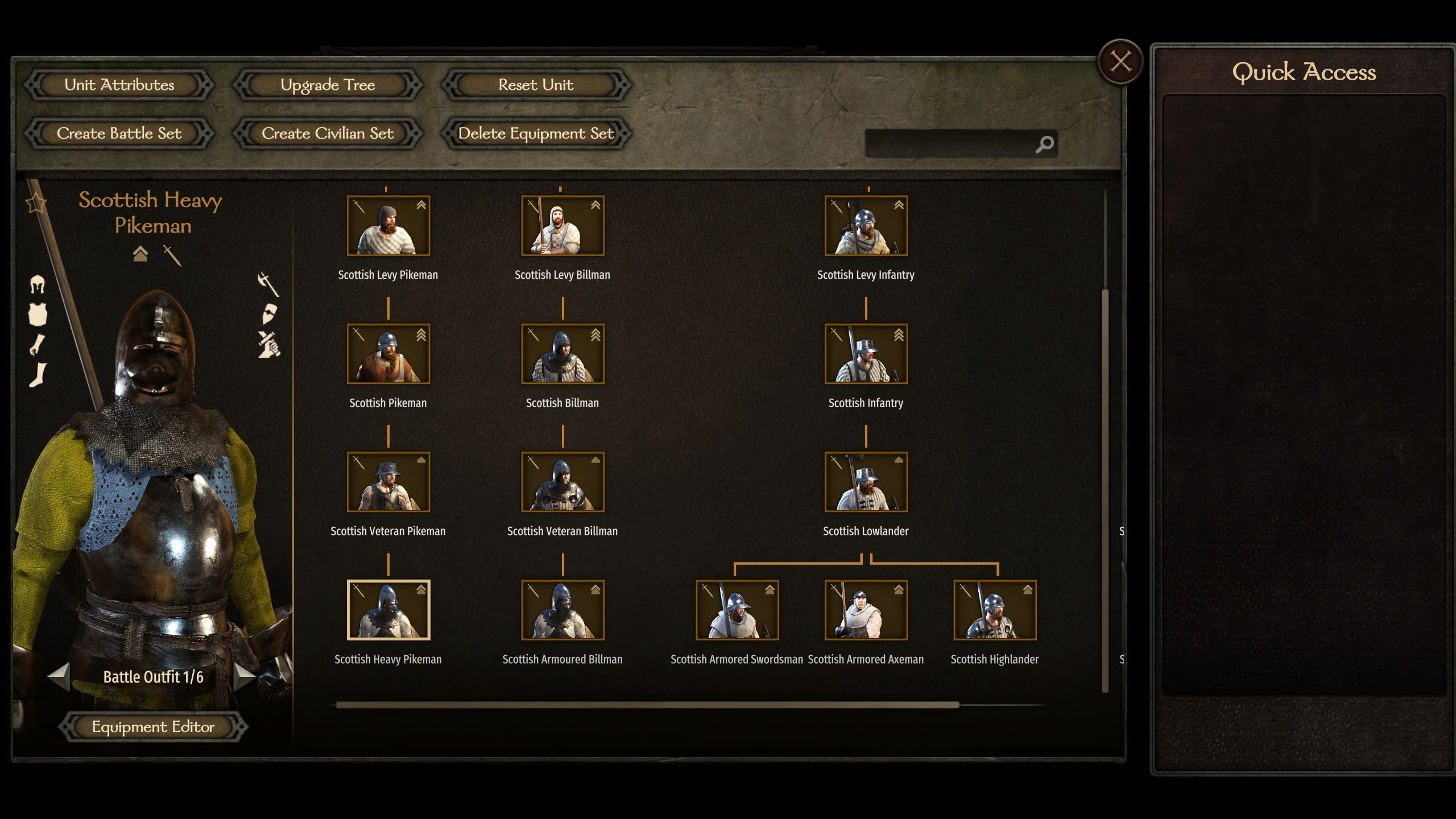The width and height of the screenshot is (1456, 819).
Task: Select the Scottish Veteran Pikeman portrait
Action: [388, 482]
